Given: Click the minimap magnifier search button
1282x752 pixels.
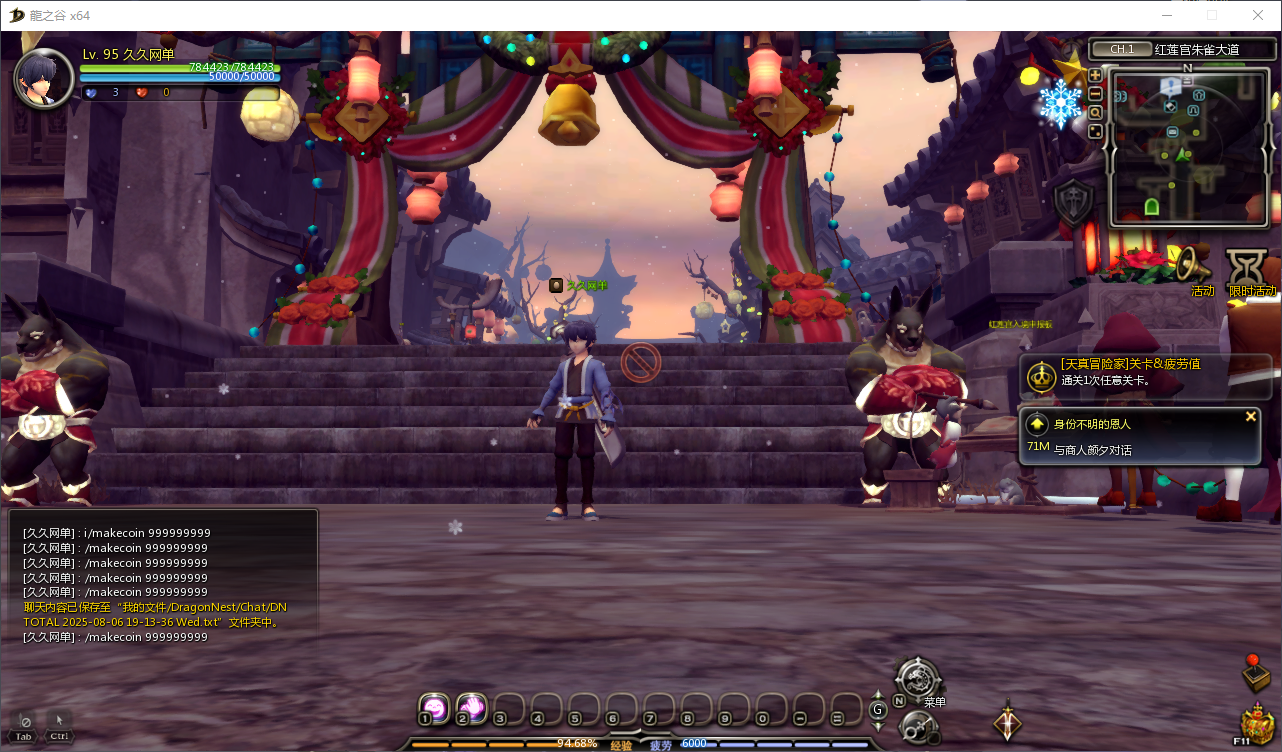Looking at the screenshot, I should [1095, 113].
